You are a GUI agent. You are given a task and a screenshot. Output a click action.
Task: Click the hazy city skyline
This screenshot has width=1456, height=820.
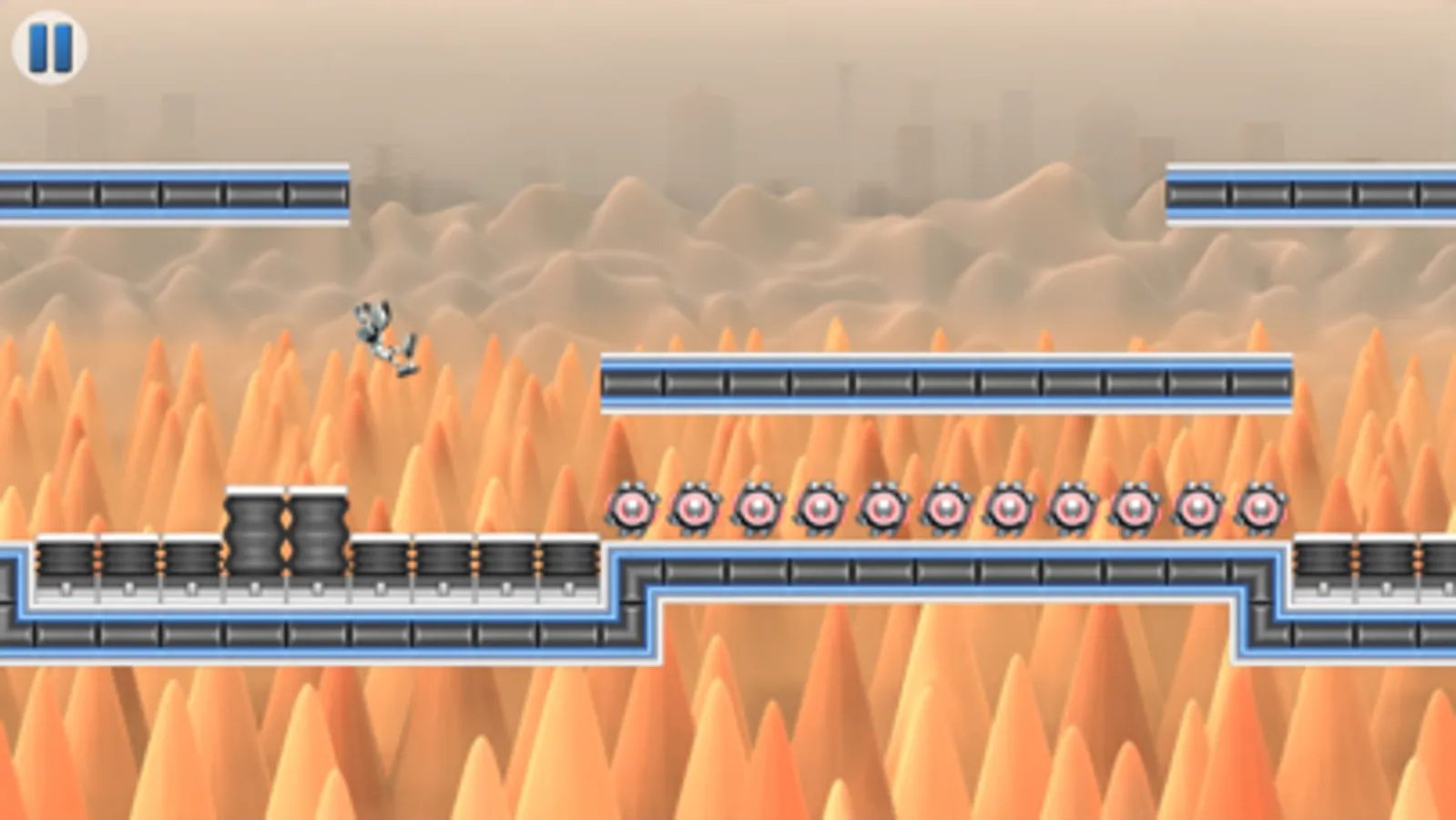(701, 109)
